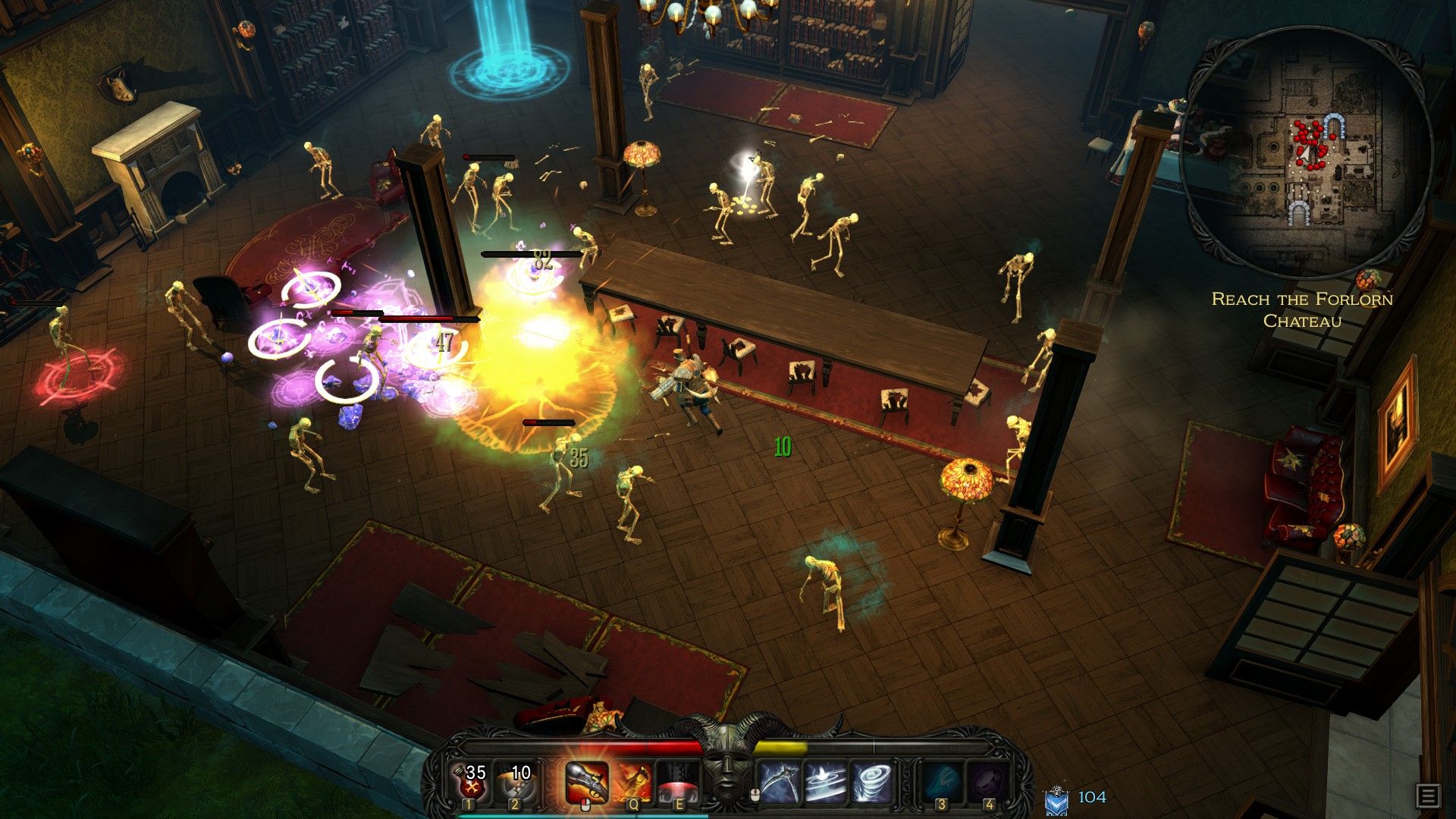Use the second potion slot showing 10
Viewport: 1456px width, 819px height.
pyautogui.click(x=516, y=782)
